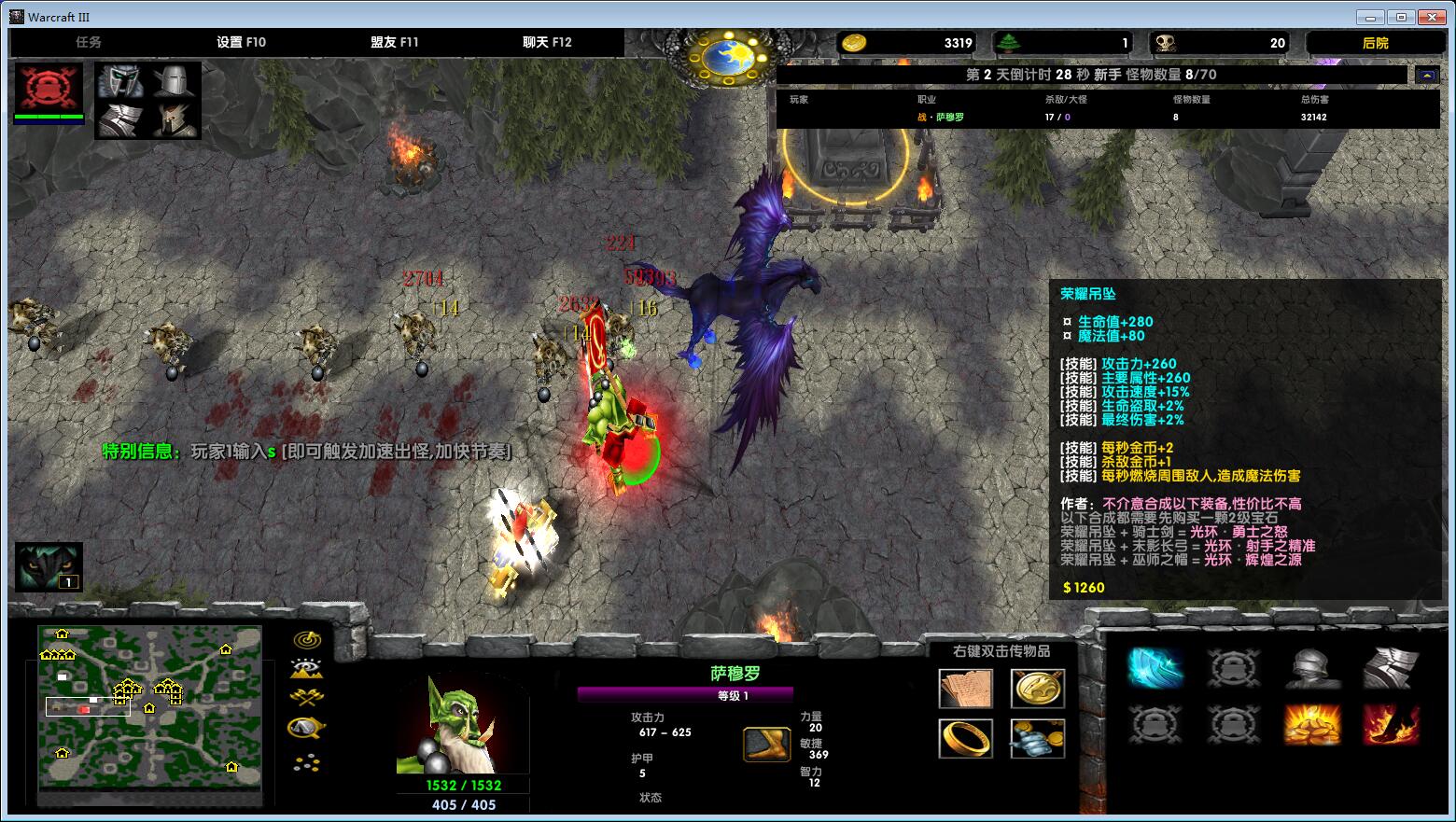Screen dimensions: 1456x822
Task: Activate the blue slash ability
Action: click(1156, 668)
